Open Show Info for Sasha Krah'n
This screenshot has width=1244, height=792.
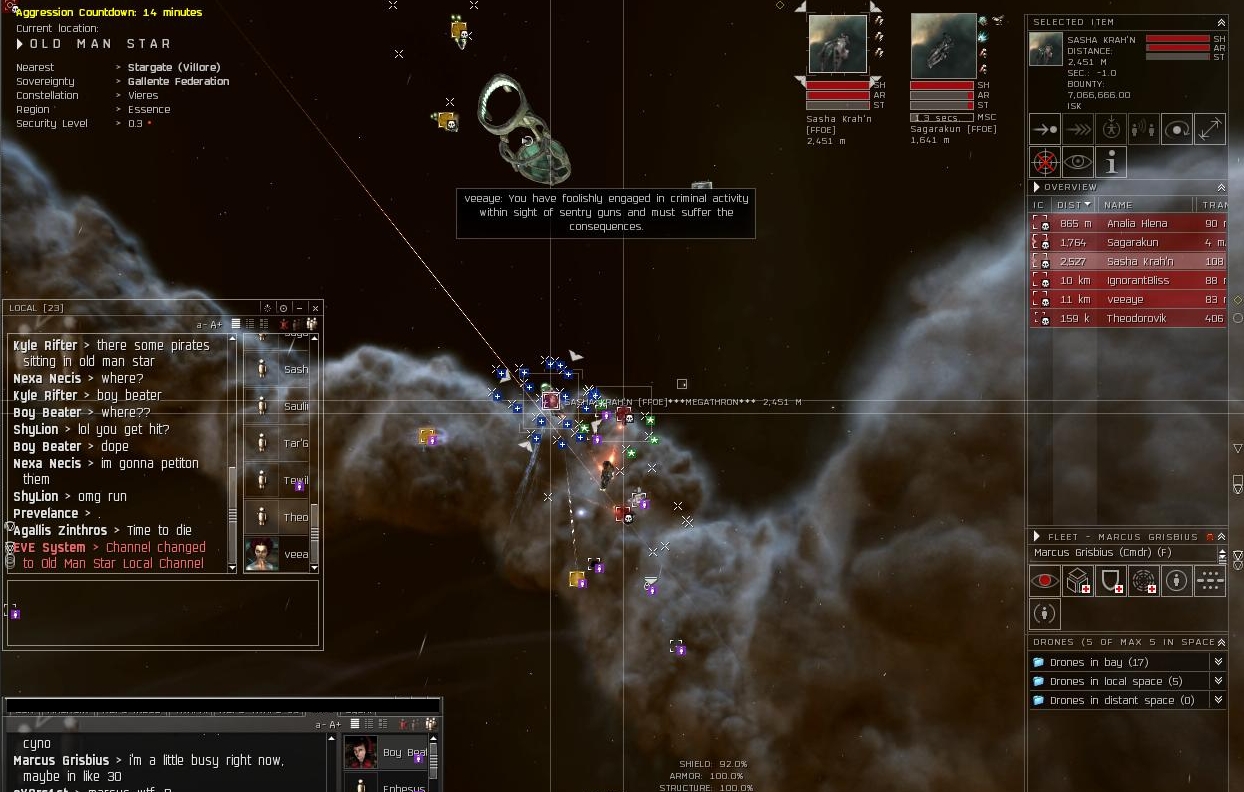click(1111, 162)
